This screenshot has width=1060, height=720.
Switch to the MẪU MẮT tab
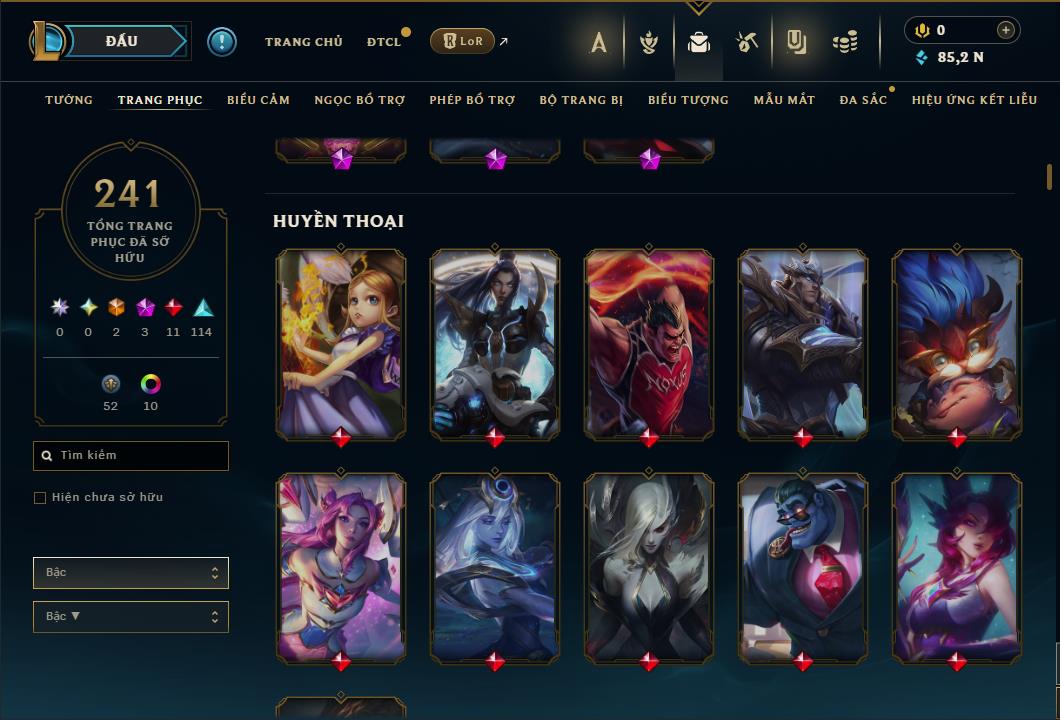[x=784, y=100]
